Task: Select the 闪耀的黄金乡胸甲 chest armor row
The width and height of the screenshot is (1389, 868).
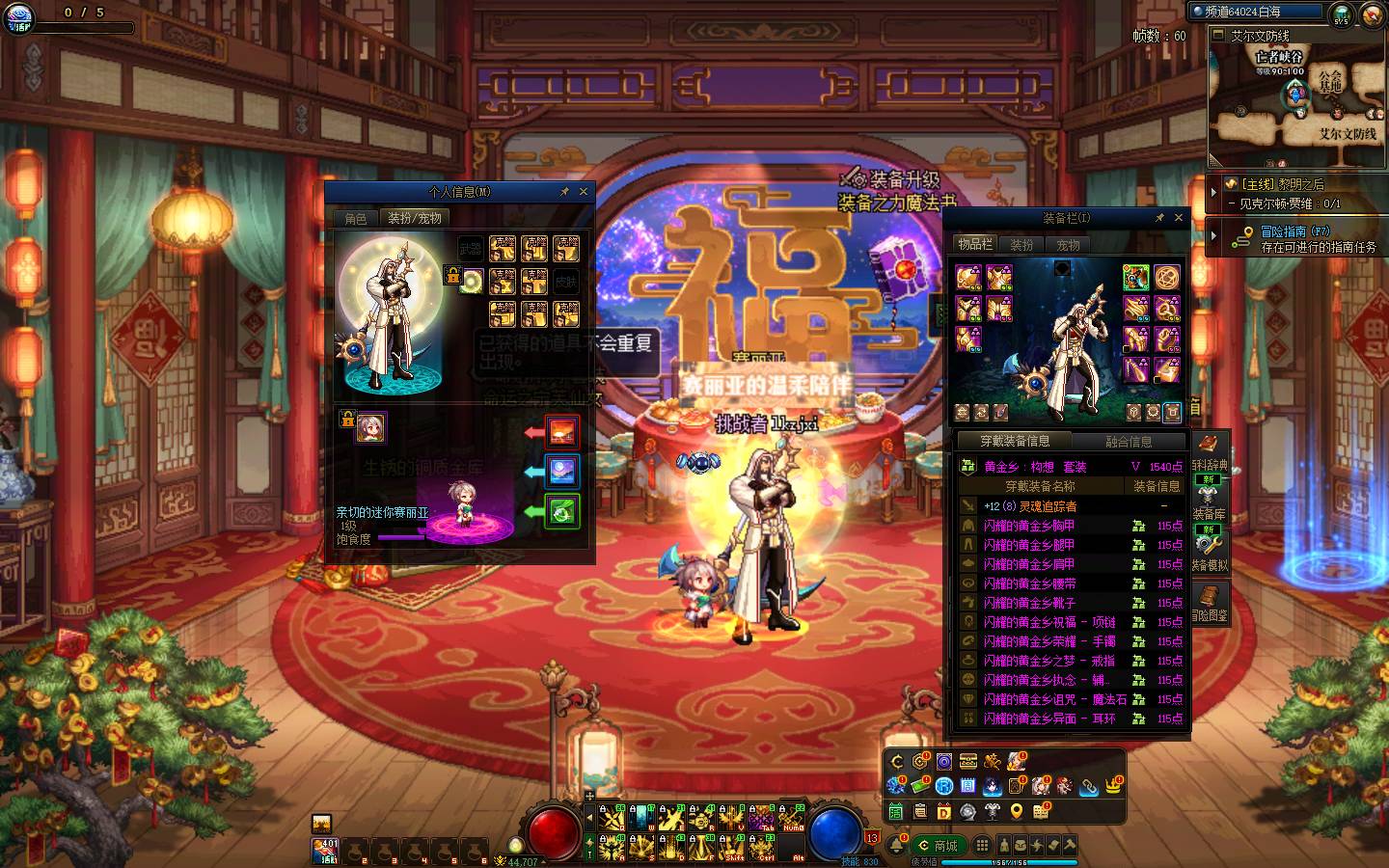Action: tap(1029, 526)
